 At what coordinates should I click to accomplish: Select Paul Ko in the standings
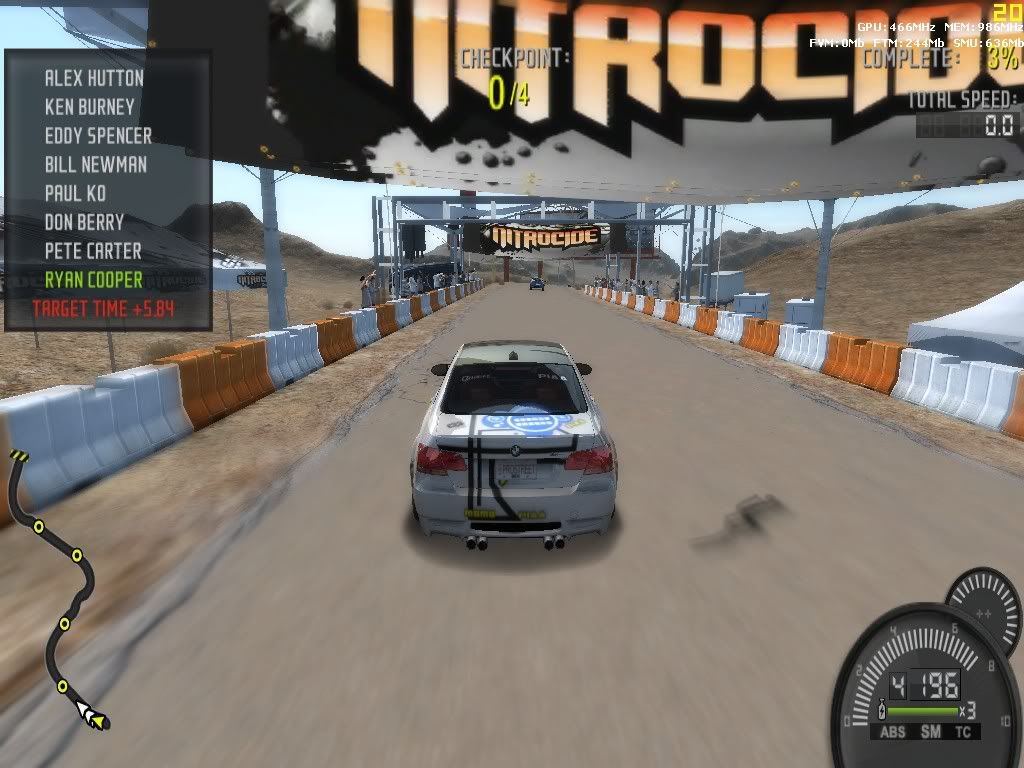tap(75, 193)
